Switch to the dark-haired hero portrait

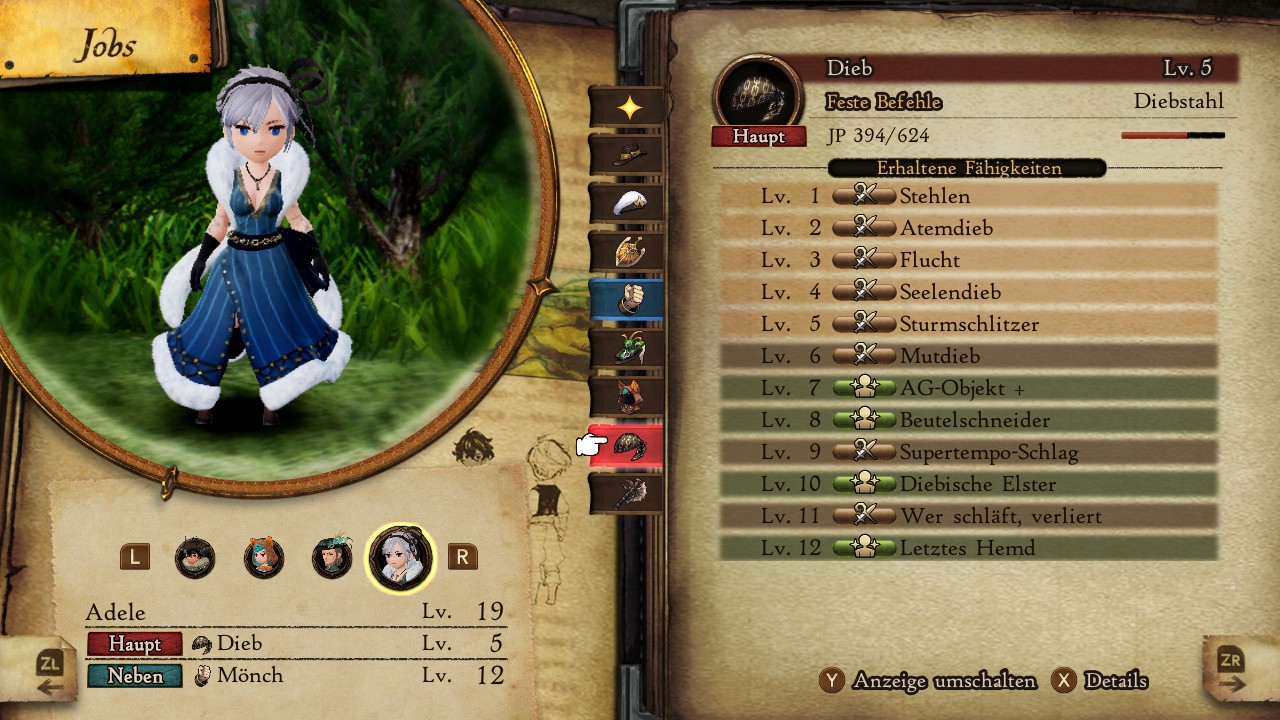click(195, 557)
